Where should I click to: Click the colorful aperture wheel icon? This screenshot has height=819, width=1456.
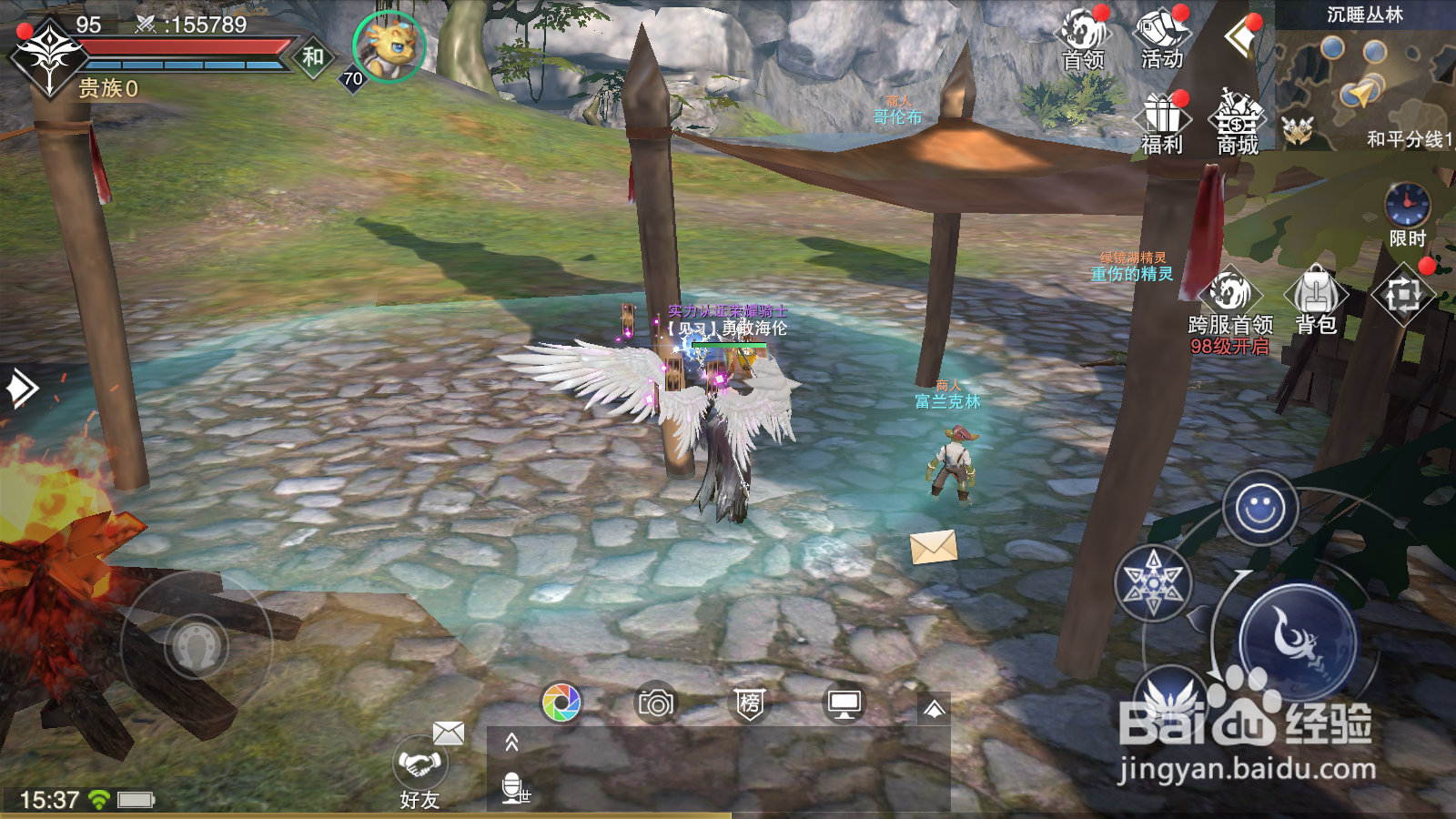[561, 703]
